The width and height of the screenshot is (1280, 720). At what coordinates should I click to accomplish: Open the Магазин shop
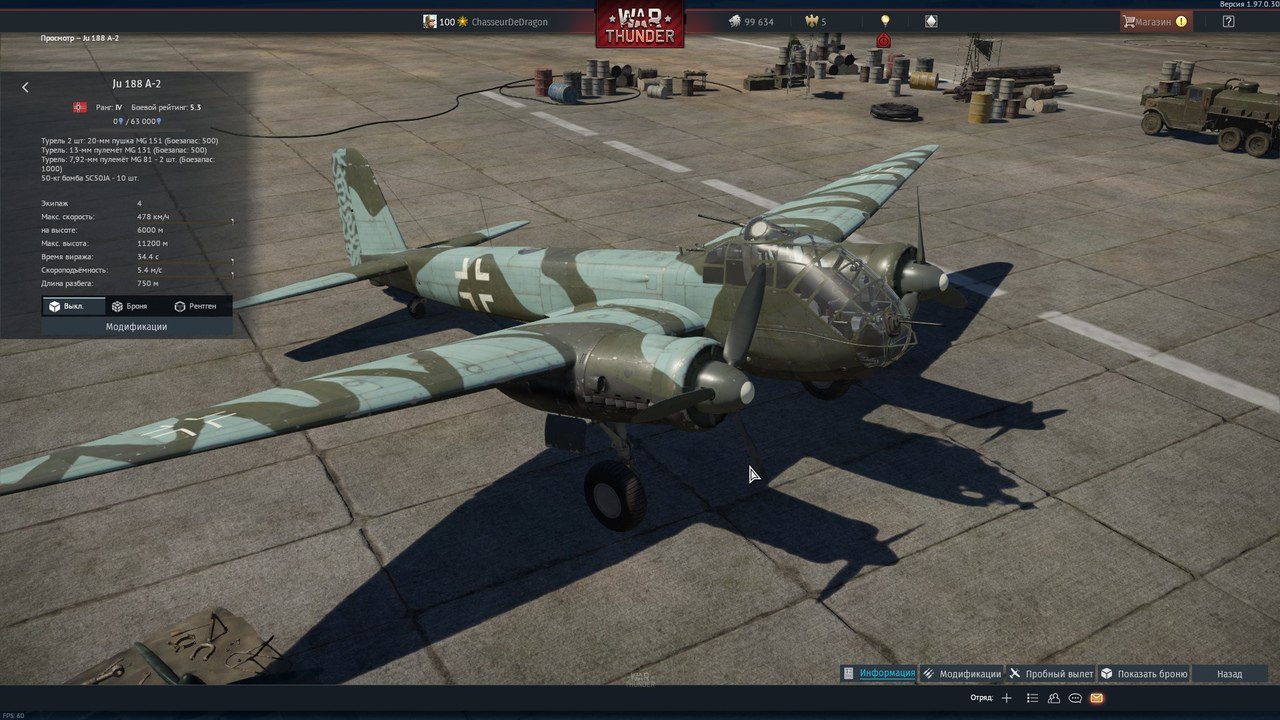[1154, 21]
